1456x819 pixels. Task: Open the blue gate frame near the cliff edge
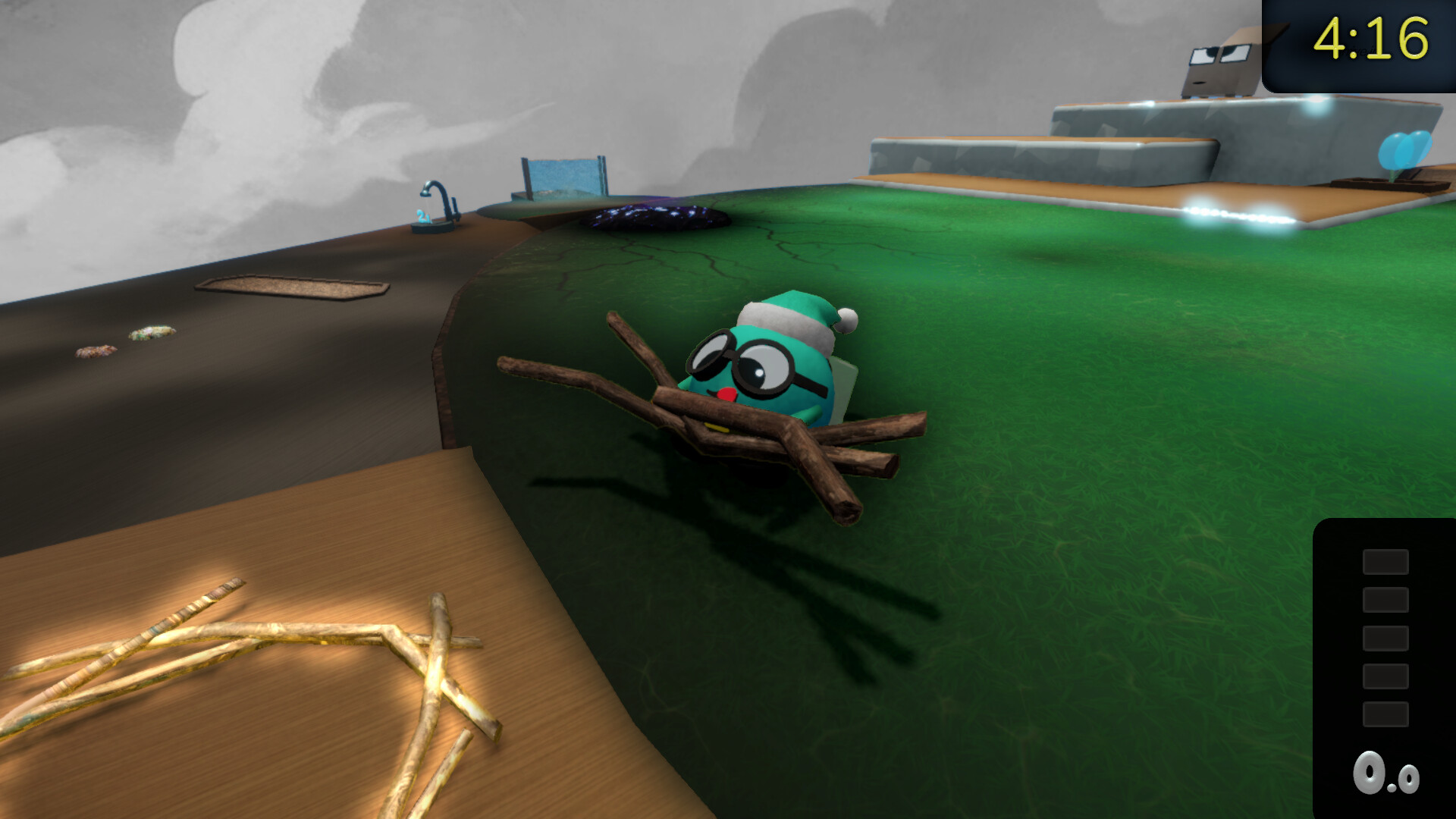(x=561, y=174)
